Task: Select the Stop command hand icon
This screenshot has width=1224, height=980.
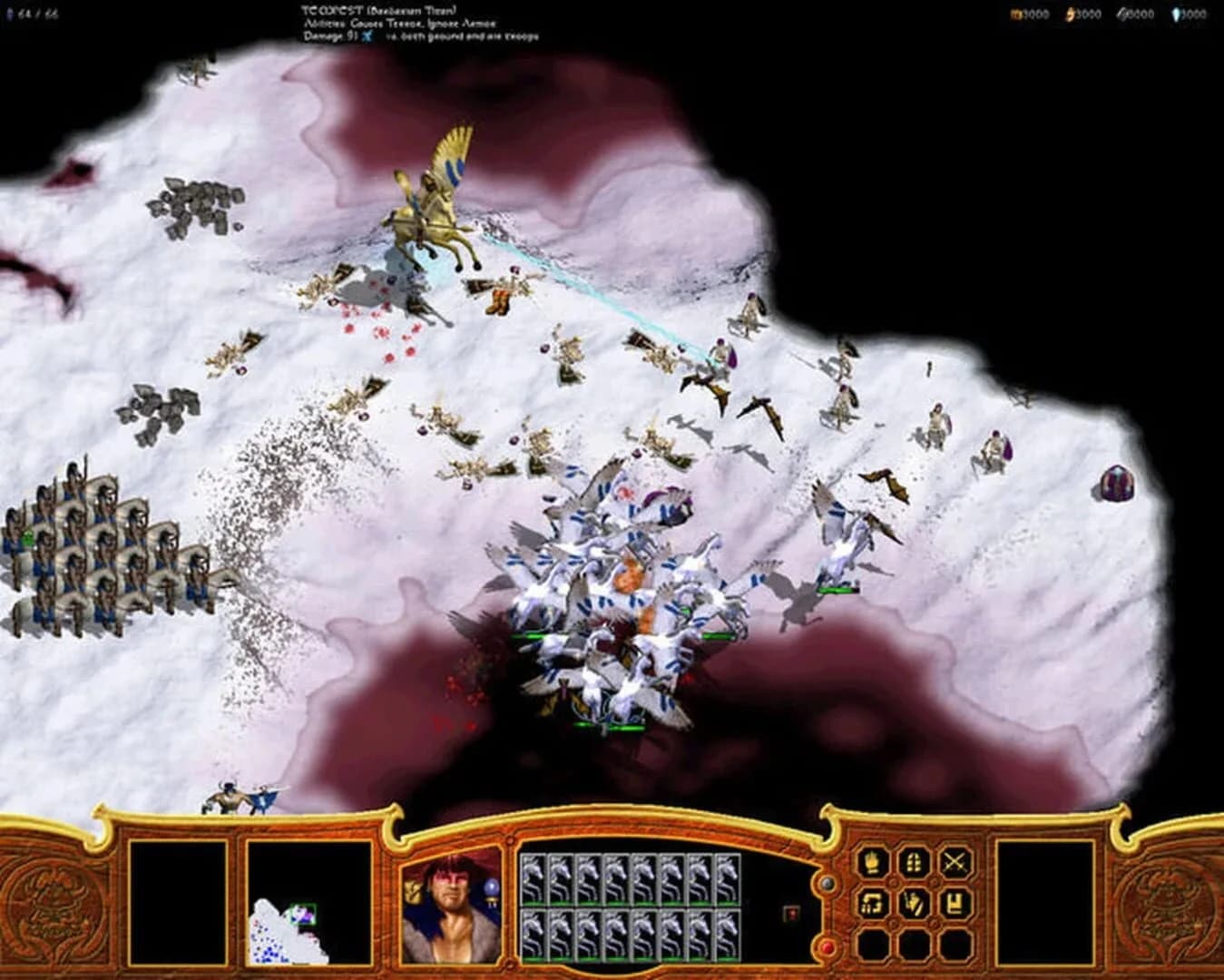Action: click(x=870, y=862)
